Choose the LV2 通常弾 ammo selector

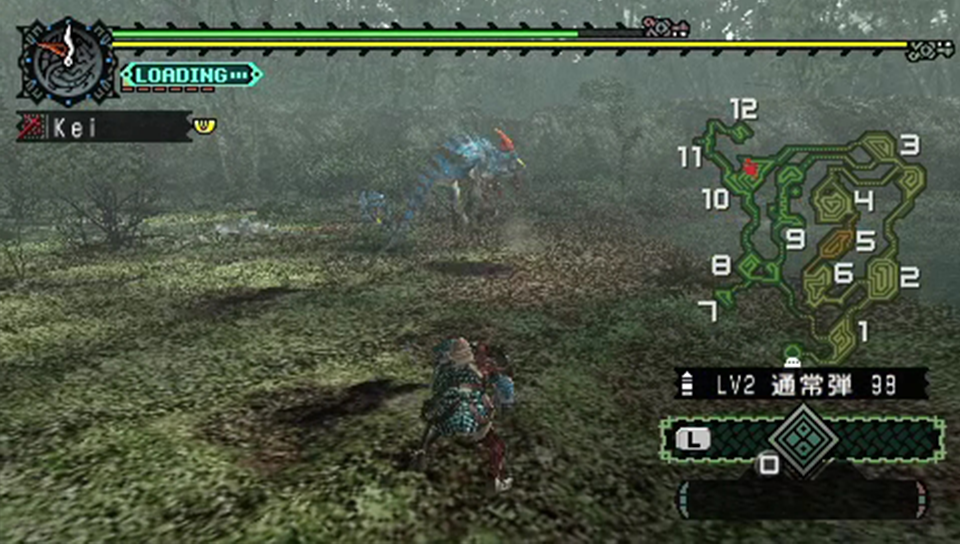(x=800, y=383)
